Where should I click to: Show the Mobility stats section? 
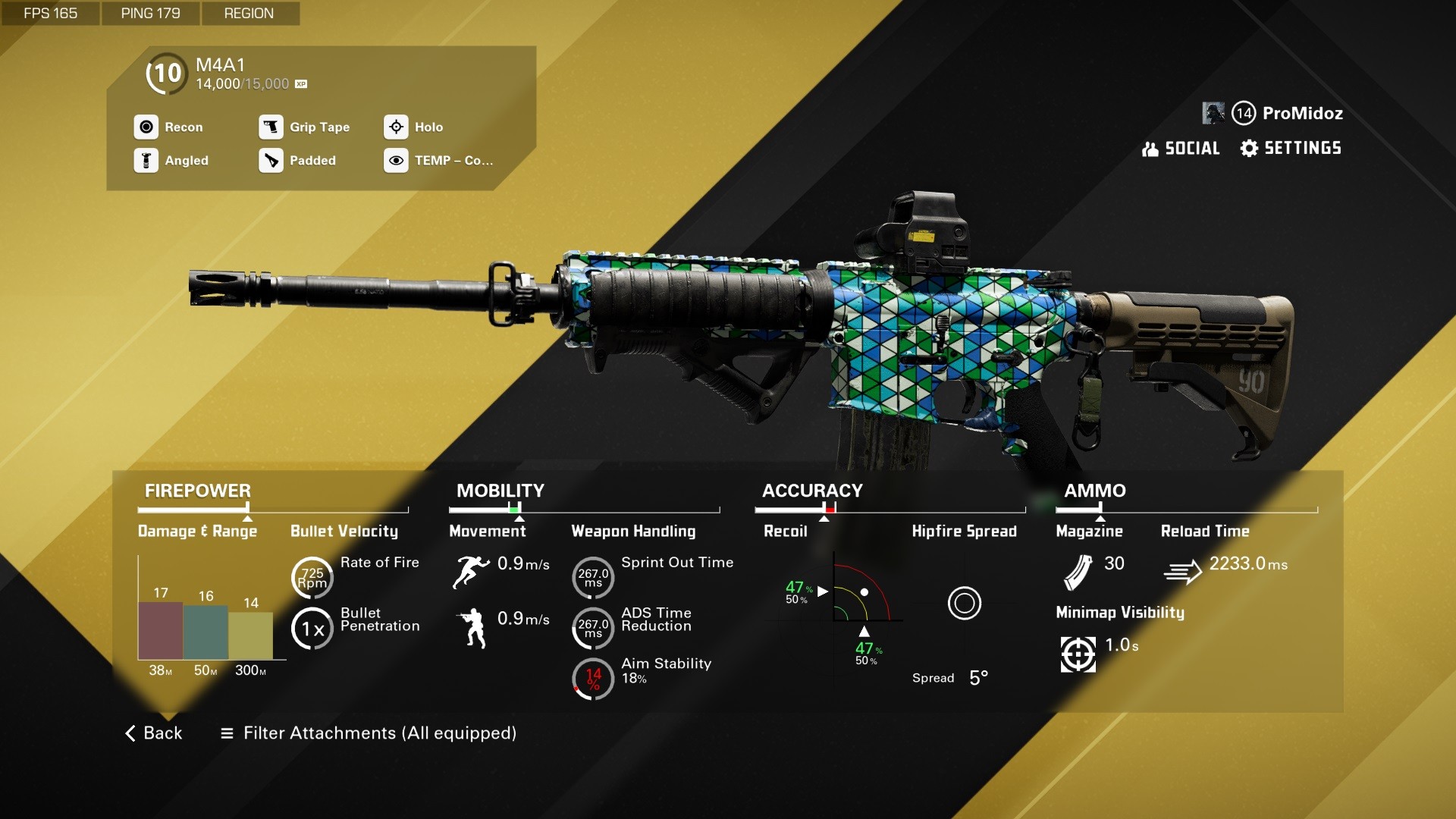point(500,491)
